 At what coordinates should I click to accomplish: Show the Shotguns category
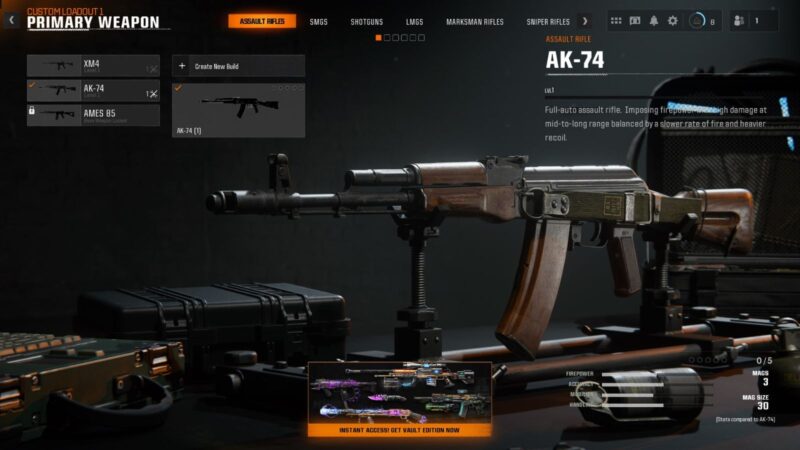[366, 21]
